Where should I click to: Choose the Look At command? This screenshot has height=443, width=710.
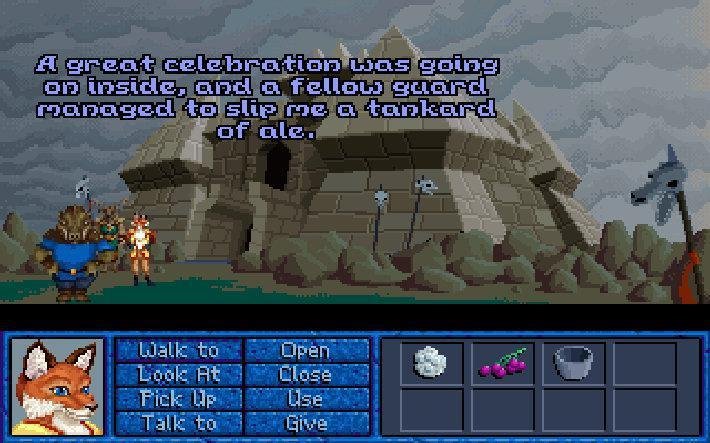[x=179, y=374]
